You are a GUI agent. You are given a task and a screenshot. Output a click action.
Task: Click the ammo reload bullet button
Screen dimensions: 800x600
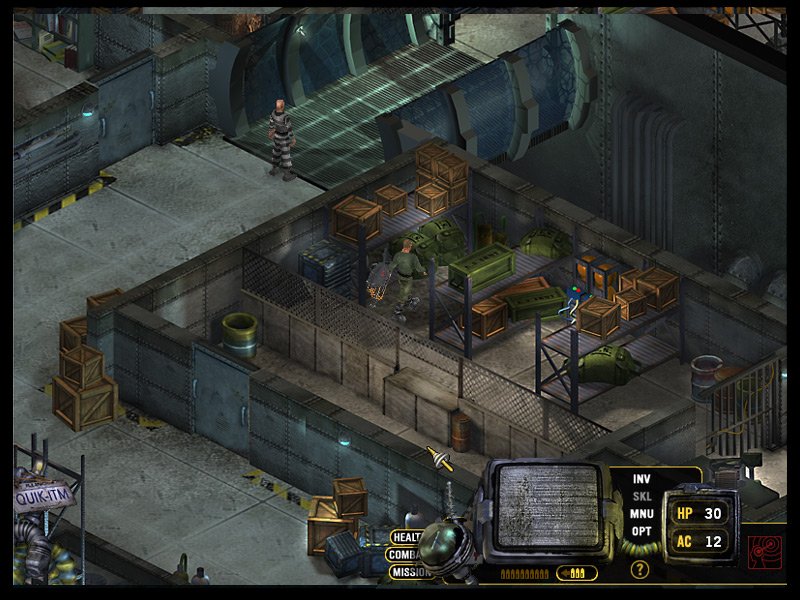coord(578,573)
